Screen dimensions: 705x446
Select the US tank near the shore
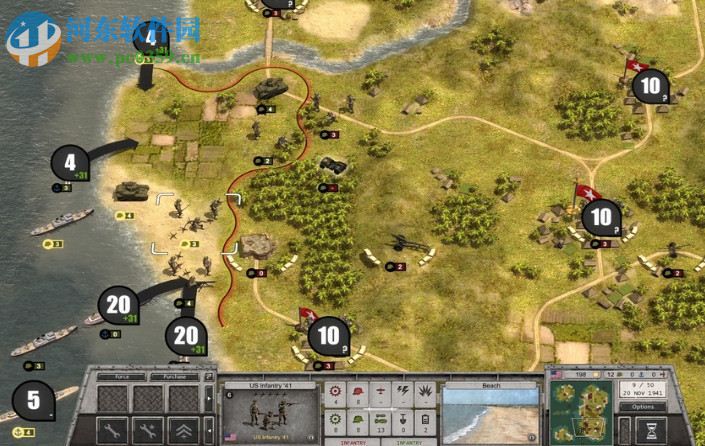[x=132, y=190]
